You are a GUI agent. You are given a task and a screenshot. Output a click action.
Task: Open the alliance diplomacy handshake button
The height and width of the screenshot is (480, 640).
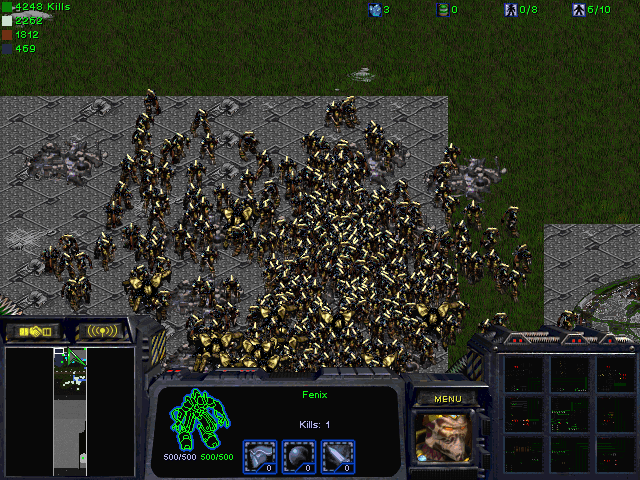pos(34,331)
